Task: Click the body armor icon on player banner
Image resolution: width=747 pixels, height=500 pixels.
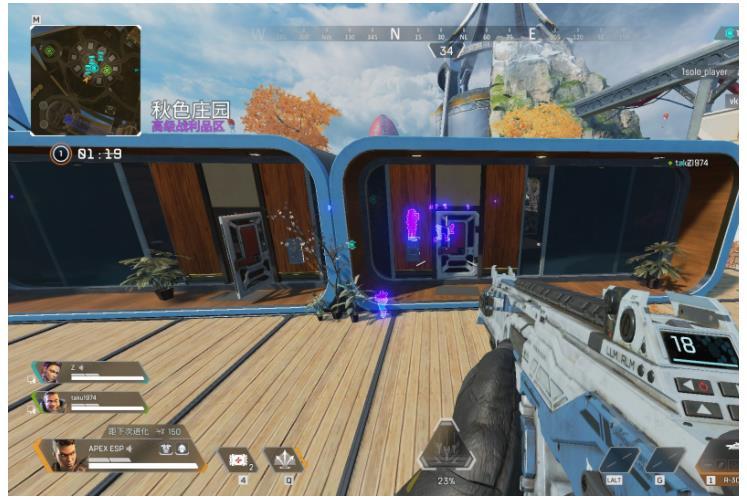Action: click(164, 449)
